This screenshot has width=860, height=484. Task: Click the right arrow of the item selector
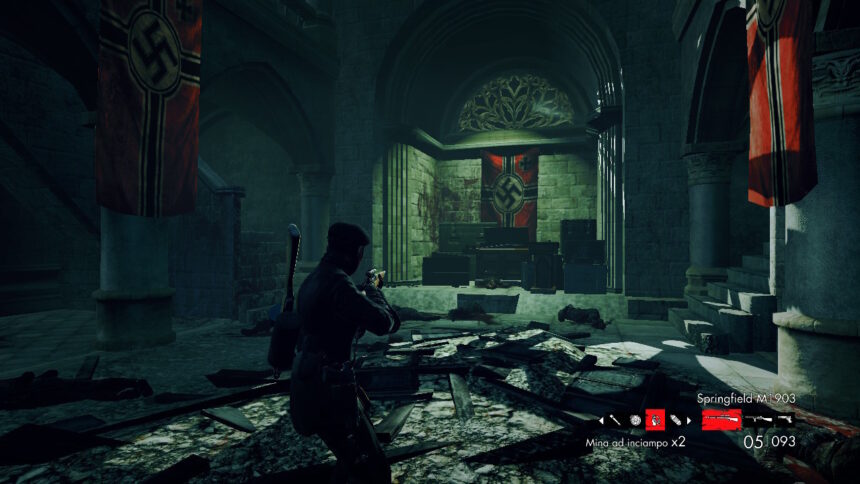[690, 420]
